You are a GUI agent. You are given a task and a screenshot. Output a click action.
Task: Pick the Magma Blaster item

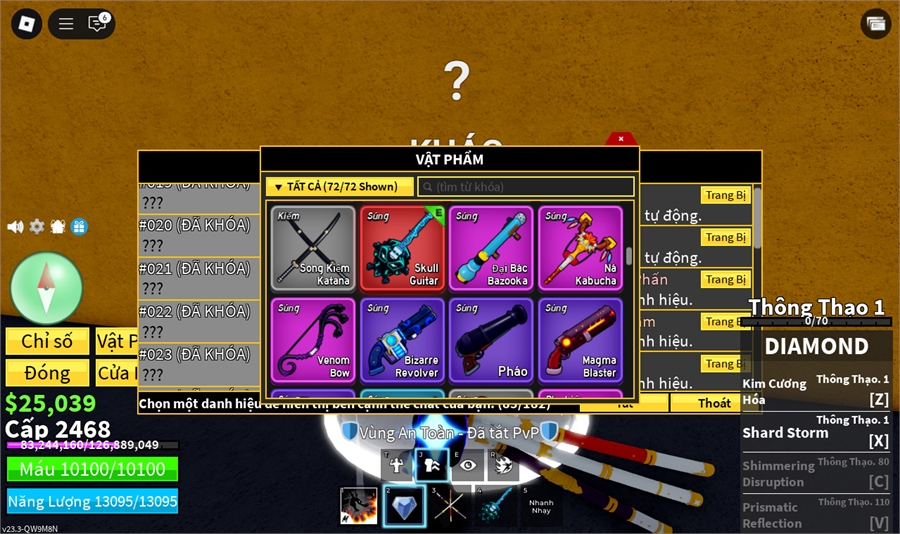click(x=580, y=340)
